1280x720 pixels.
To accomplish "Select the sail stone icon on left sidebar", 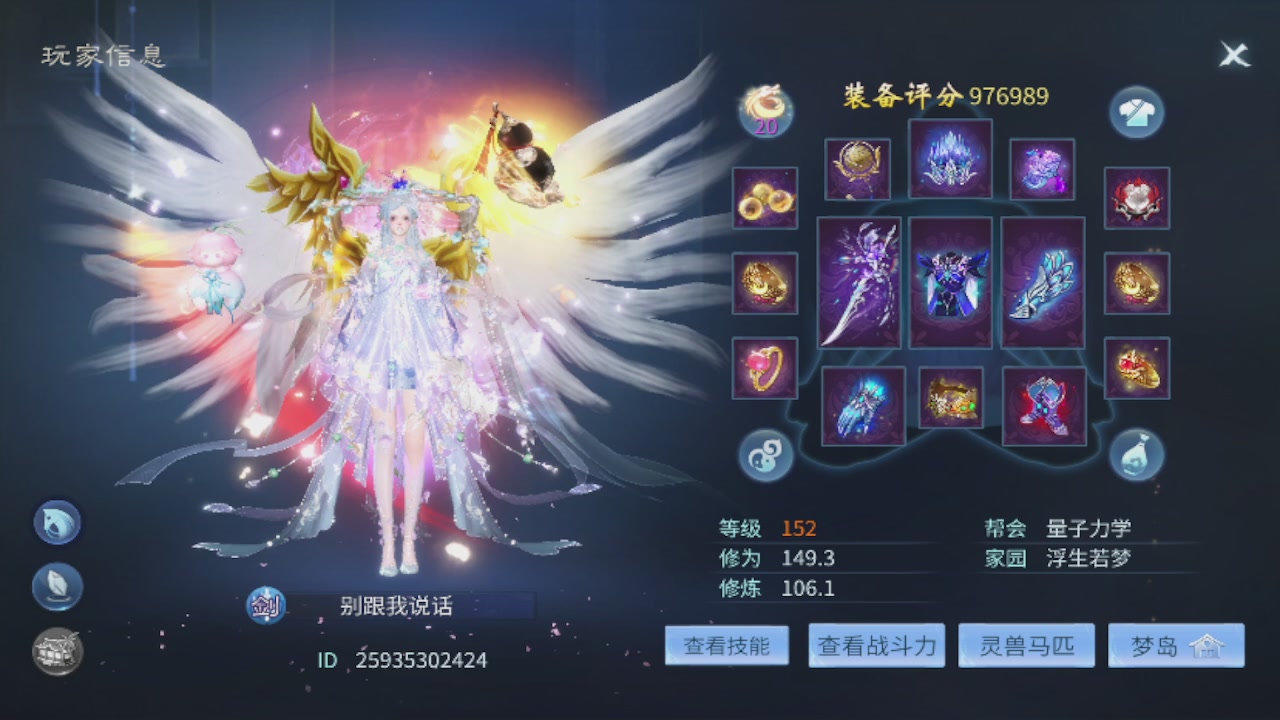I will 56,586.
